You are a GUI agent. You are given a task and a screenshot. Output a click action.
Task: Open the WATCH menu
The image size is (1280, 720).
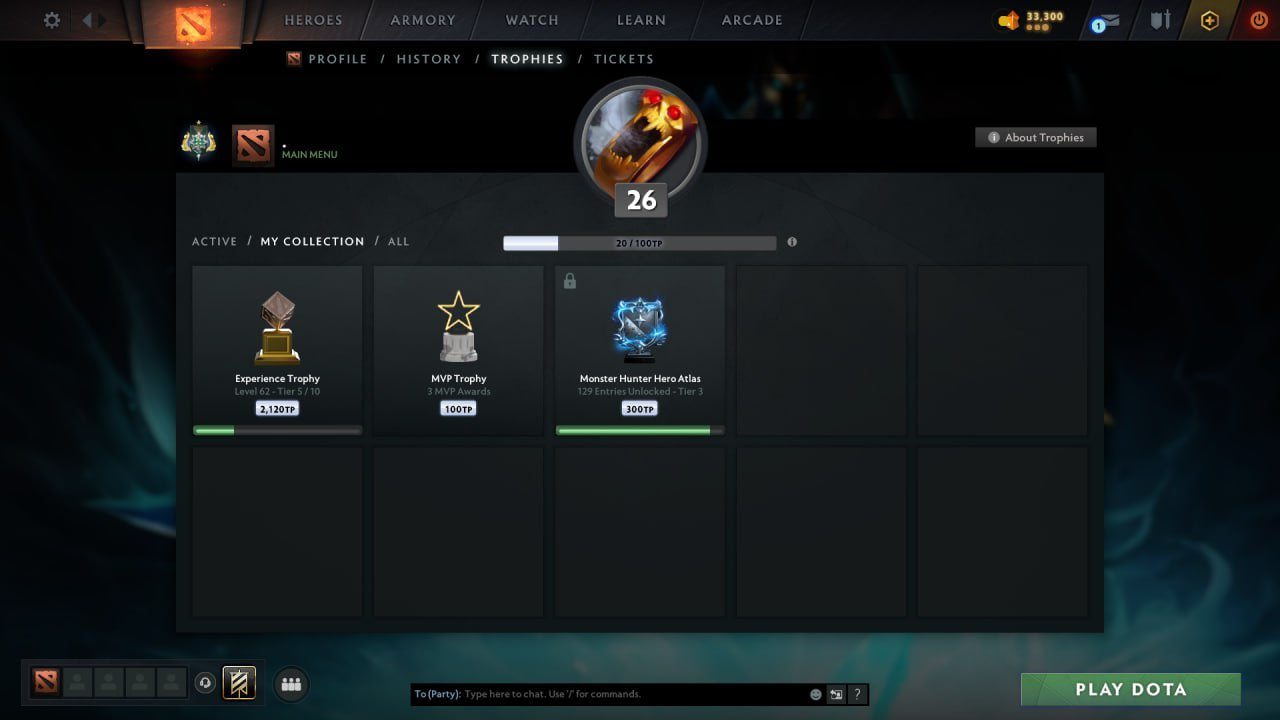pos(531,20)
